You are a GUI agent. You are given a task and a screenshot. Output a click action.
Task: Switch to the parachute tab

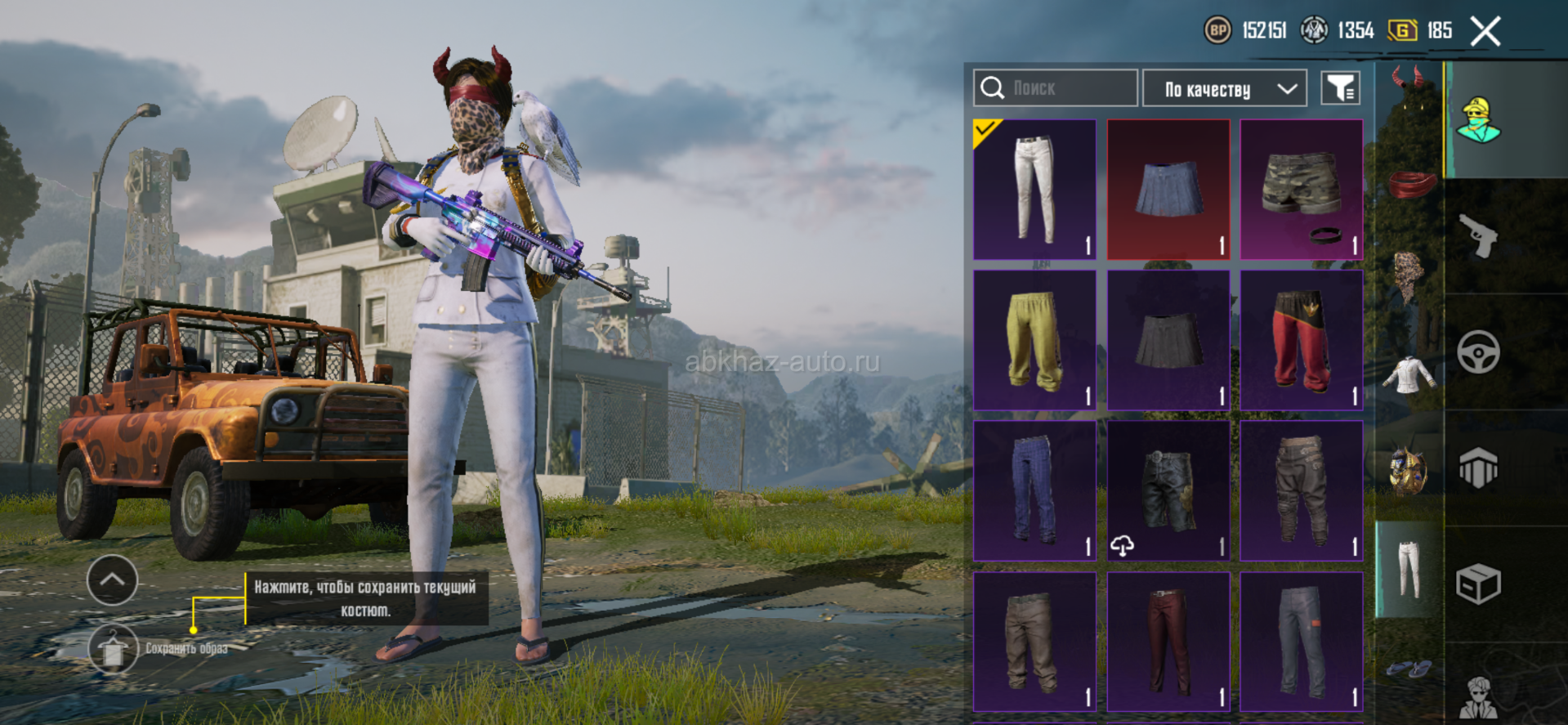(x=1478, y=468)
